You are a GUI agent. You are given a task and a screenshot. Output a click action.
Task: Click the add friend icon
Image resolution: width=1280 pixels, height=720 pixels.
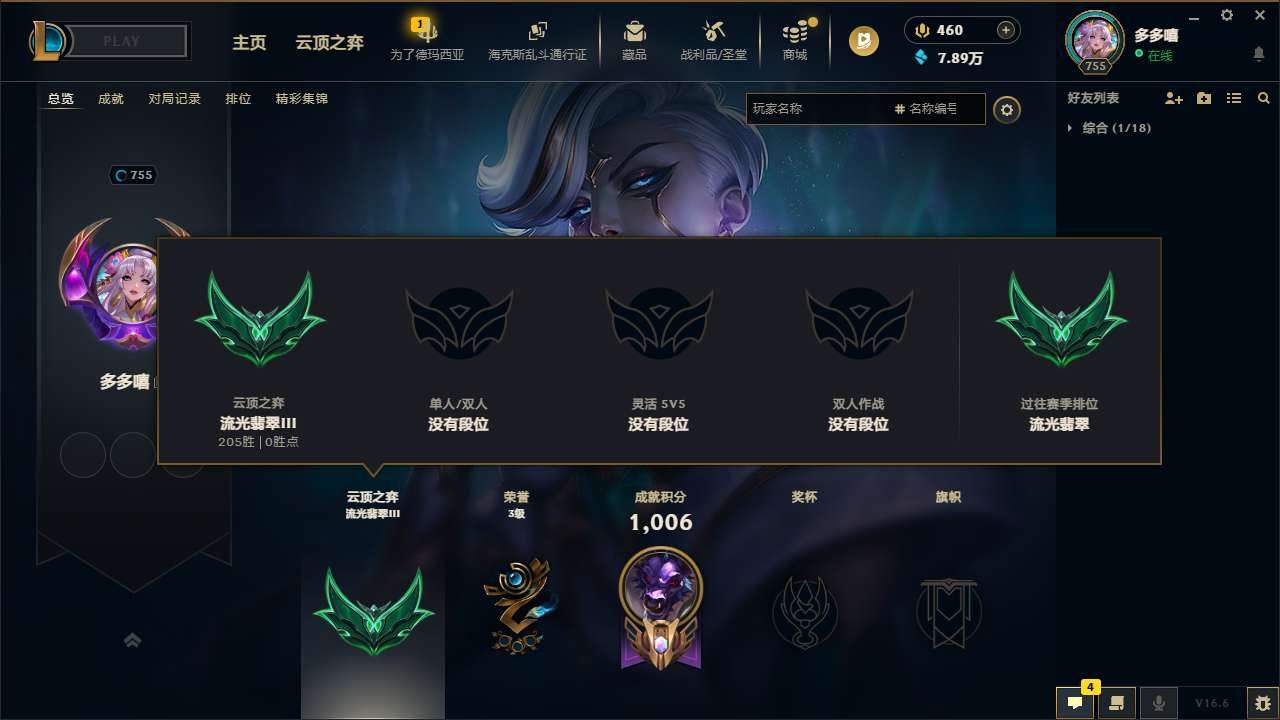pos(1172,98)
